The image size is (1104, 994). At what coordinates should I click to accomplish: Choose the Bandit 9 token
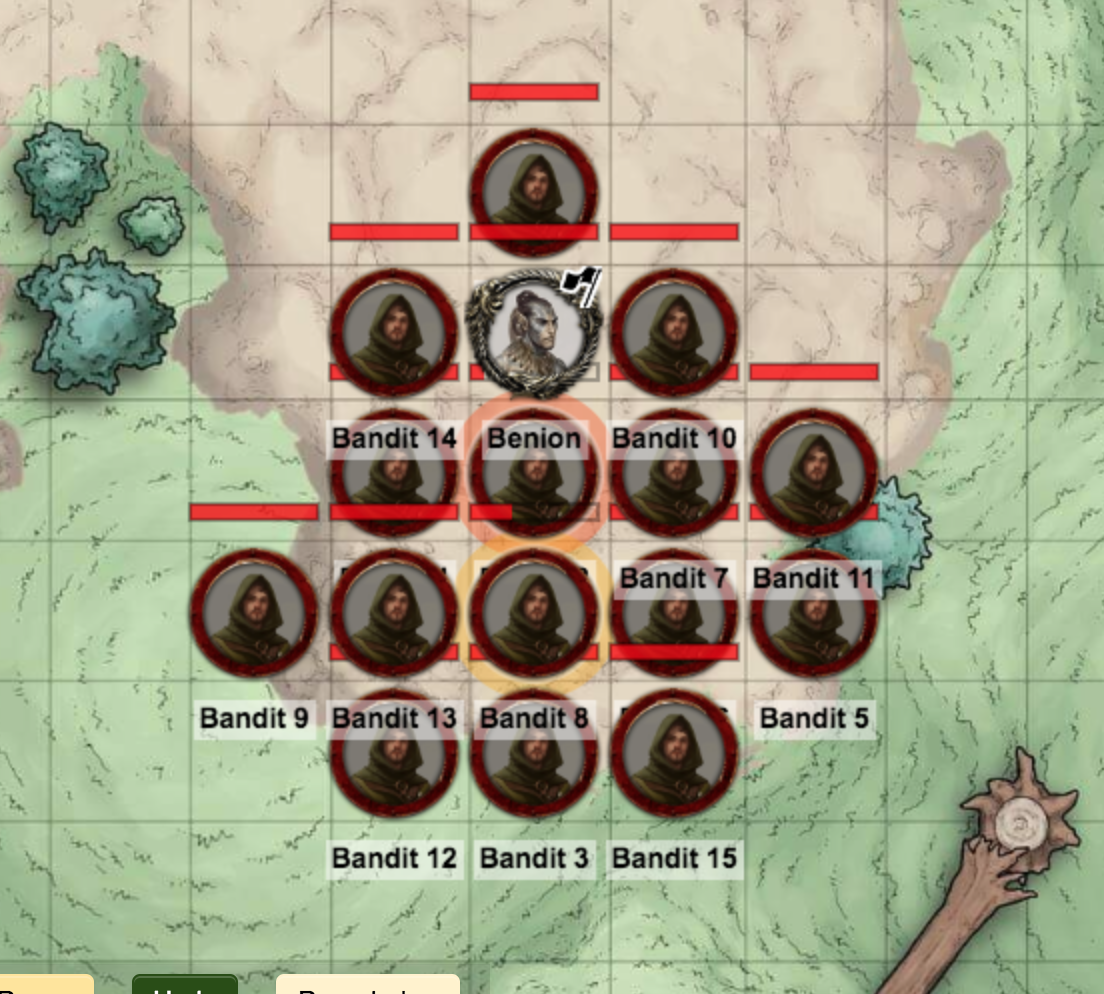pos(254,612)
